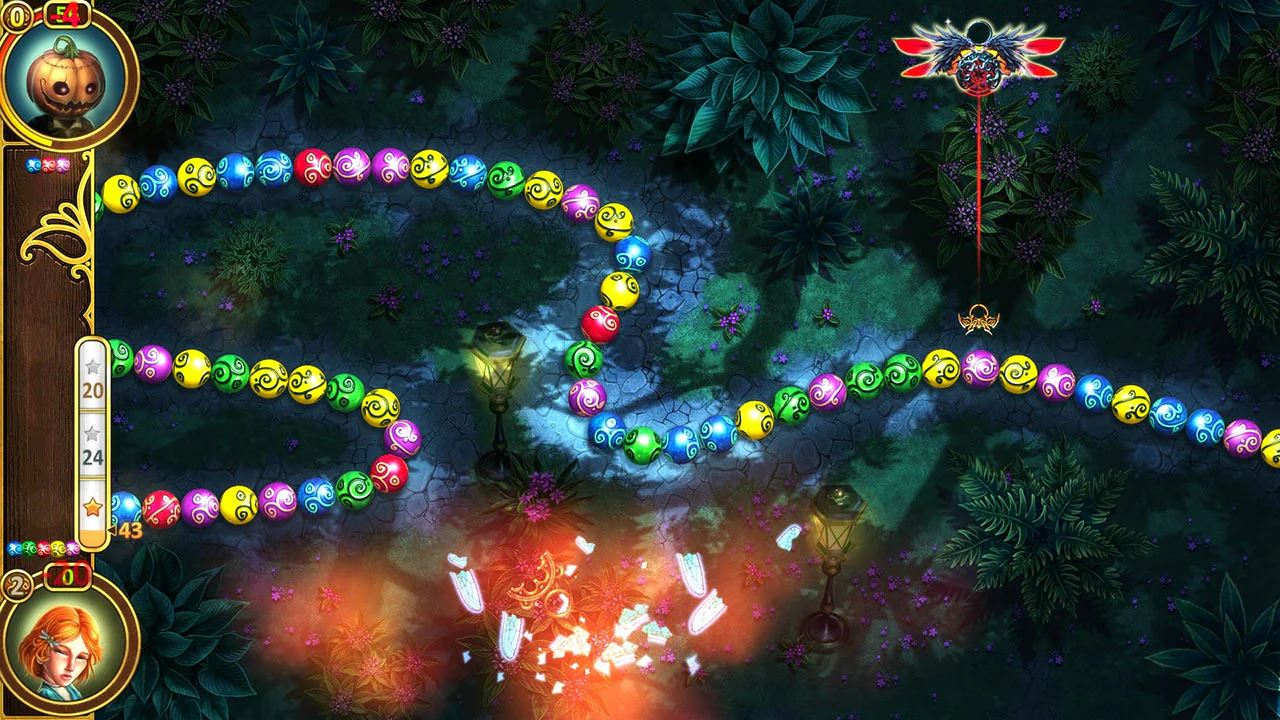Open the star milestone panel

90,440
